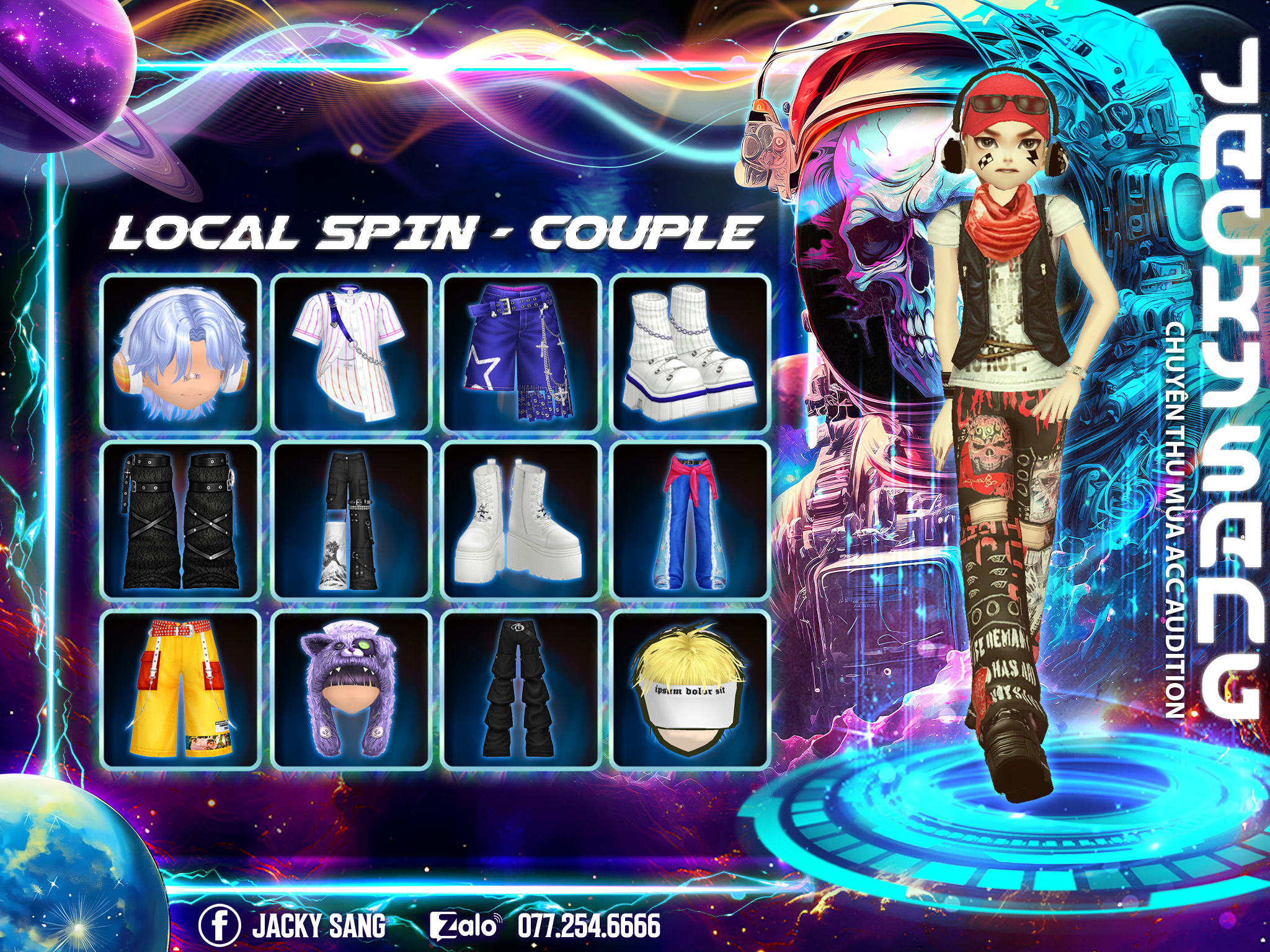
Task: Choose the pink striped baseball jersey
Action: point(351,353)
